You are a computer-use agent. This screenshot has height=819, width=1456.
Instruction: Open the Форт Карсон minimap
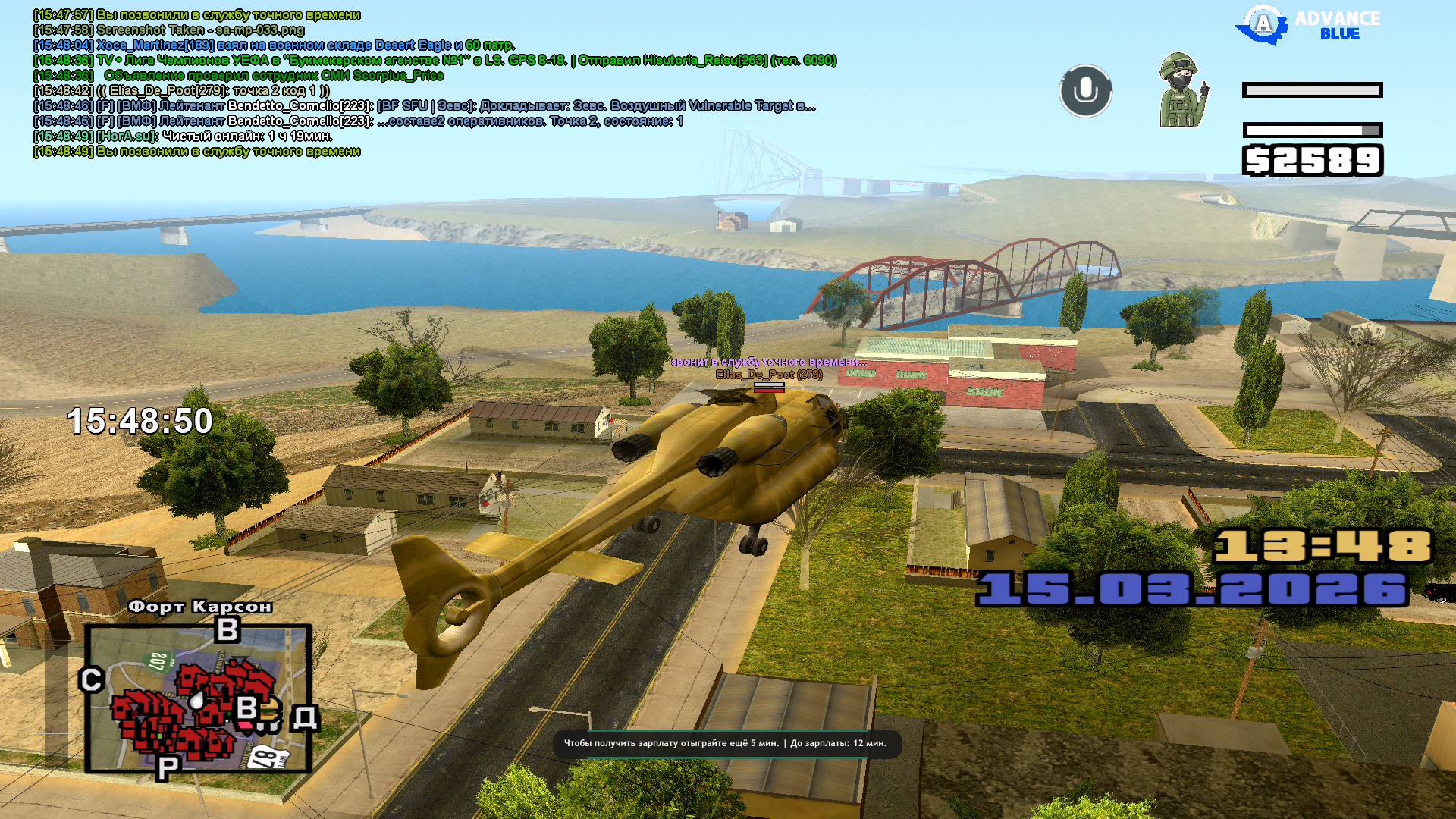point(198,698)
